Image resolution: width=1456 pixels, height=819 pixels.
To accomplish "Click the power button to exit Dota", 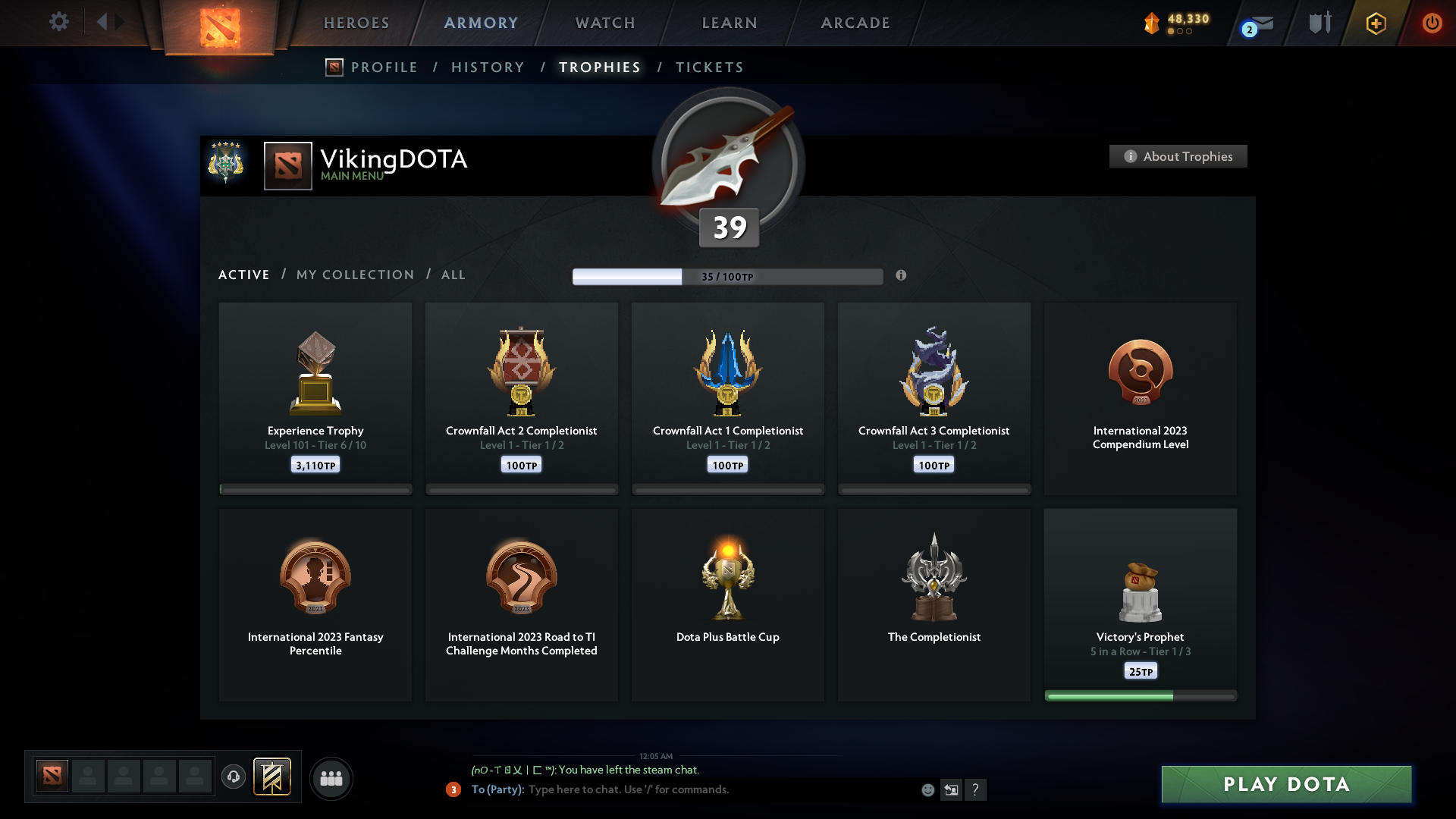I will coord(1432,23).
